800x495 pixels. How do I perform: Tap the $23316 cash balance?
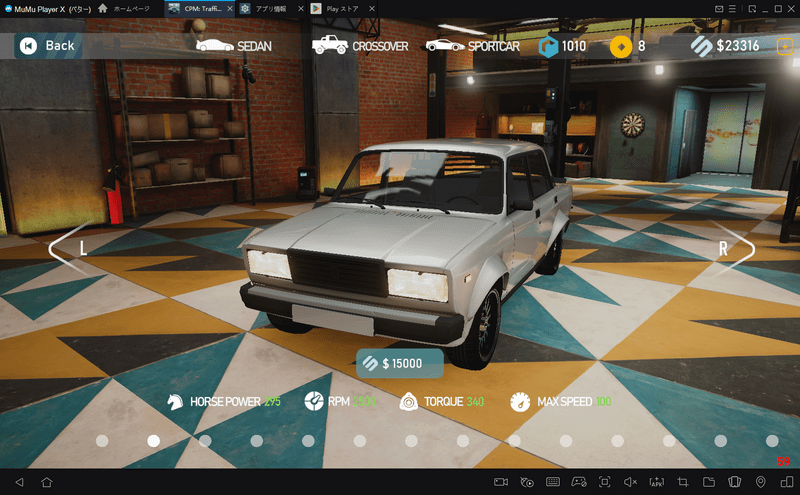point(725,46)
